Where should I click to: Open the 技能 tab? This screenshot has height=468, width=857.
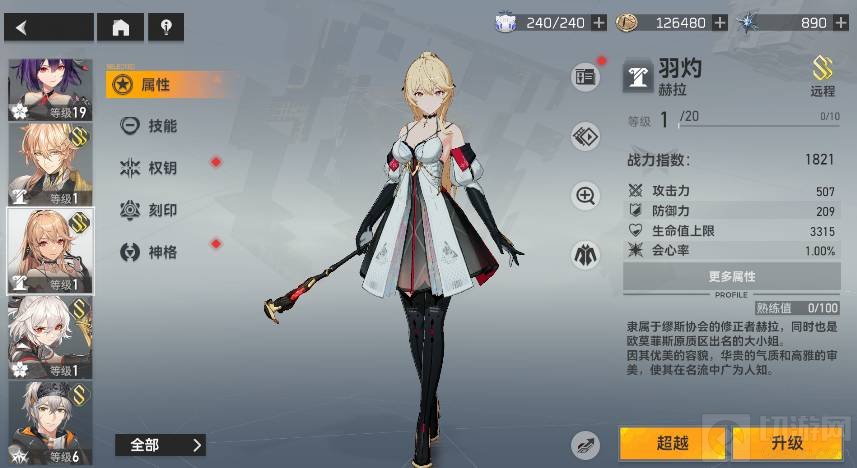(161, 126)
